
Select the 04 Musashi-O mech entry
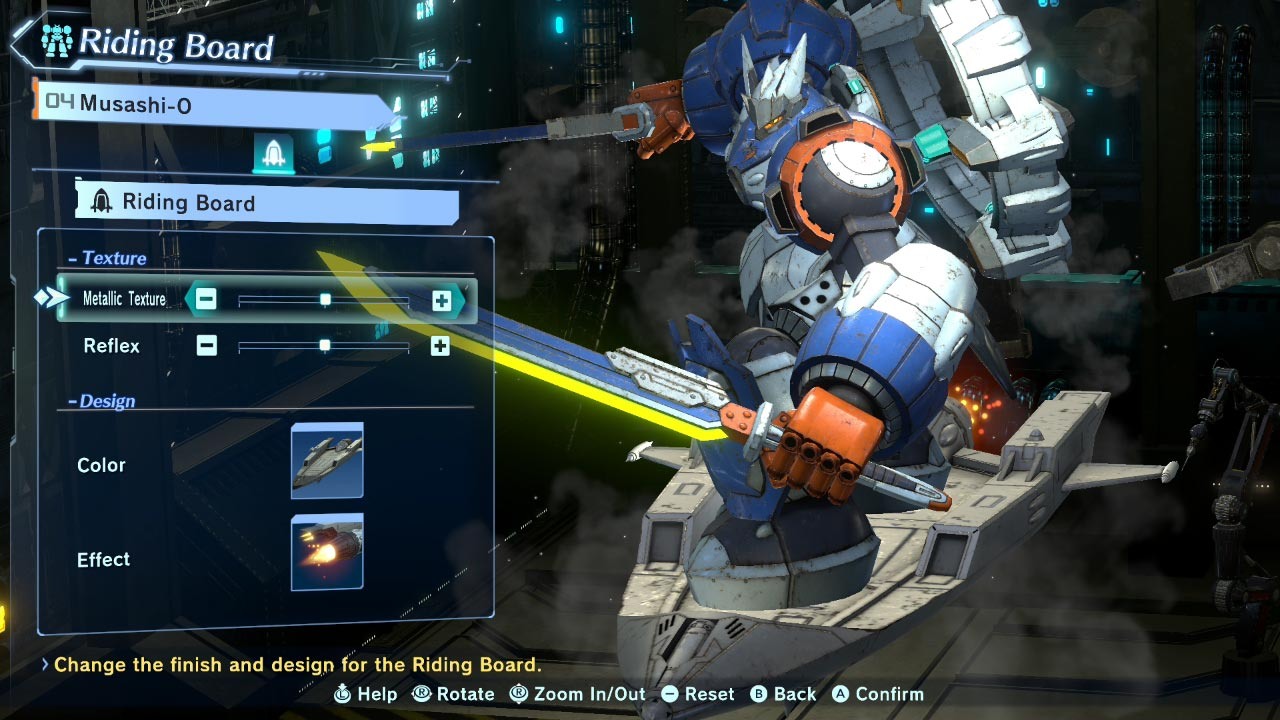[212, 103]
